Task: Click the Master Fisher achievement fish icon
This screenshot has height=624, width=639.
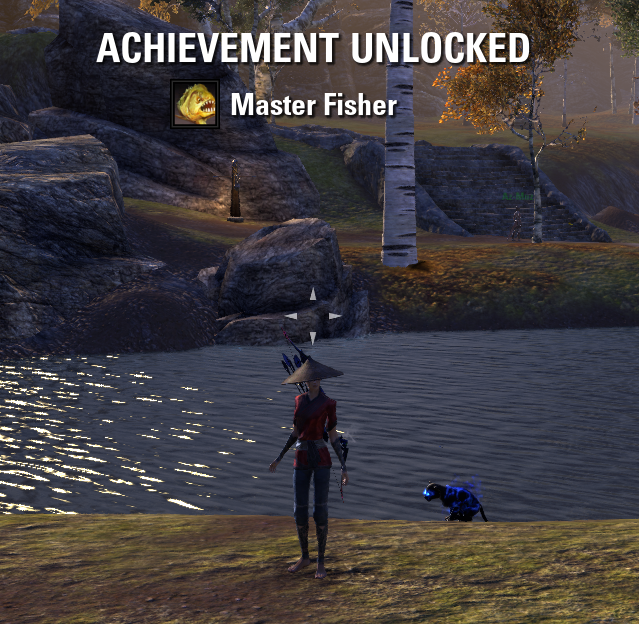Action: coord(195,104)
